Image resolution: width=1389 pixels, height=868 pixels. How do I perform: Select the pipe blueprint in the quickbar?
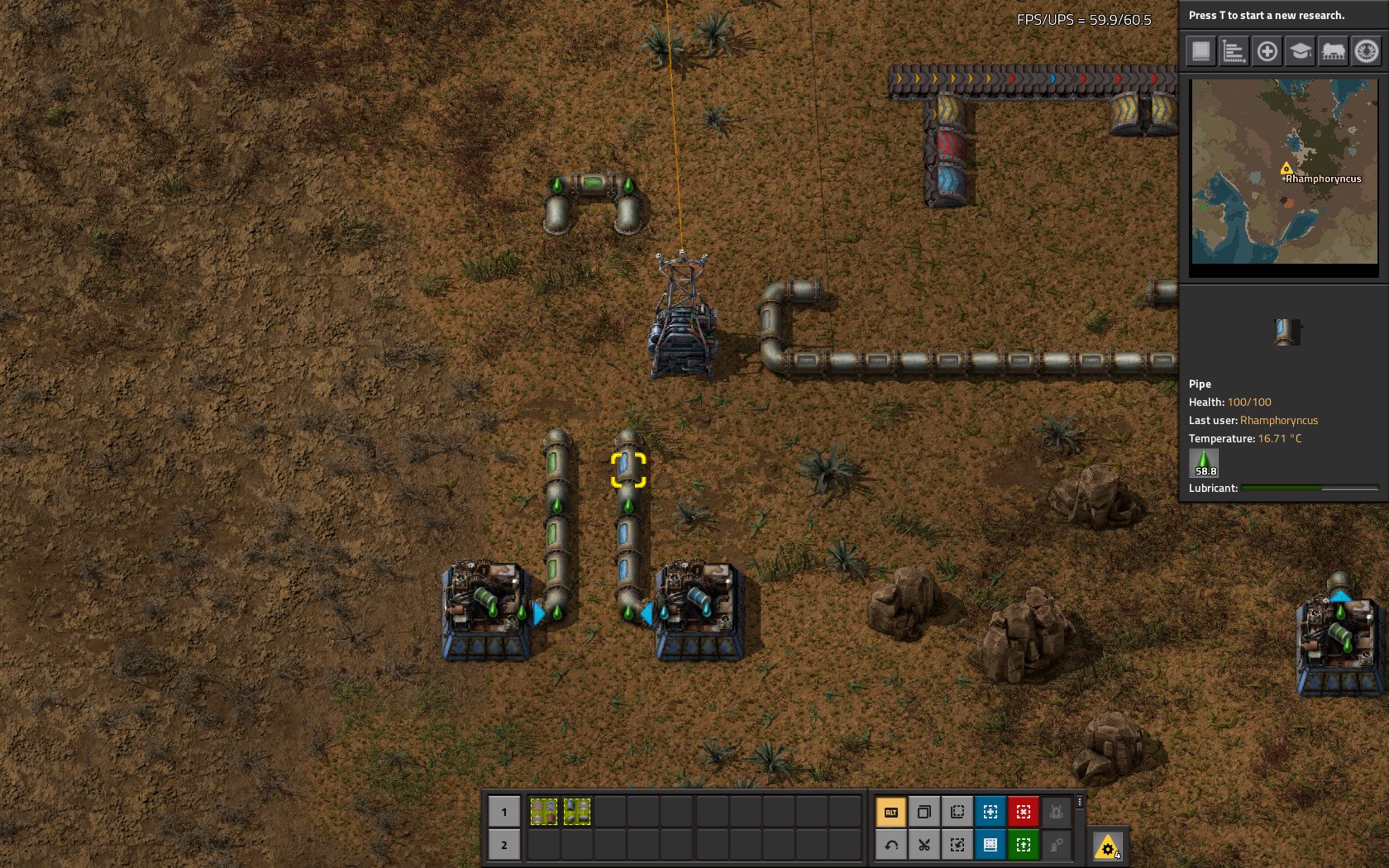(577, 812)
